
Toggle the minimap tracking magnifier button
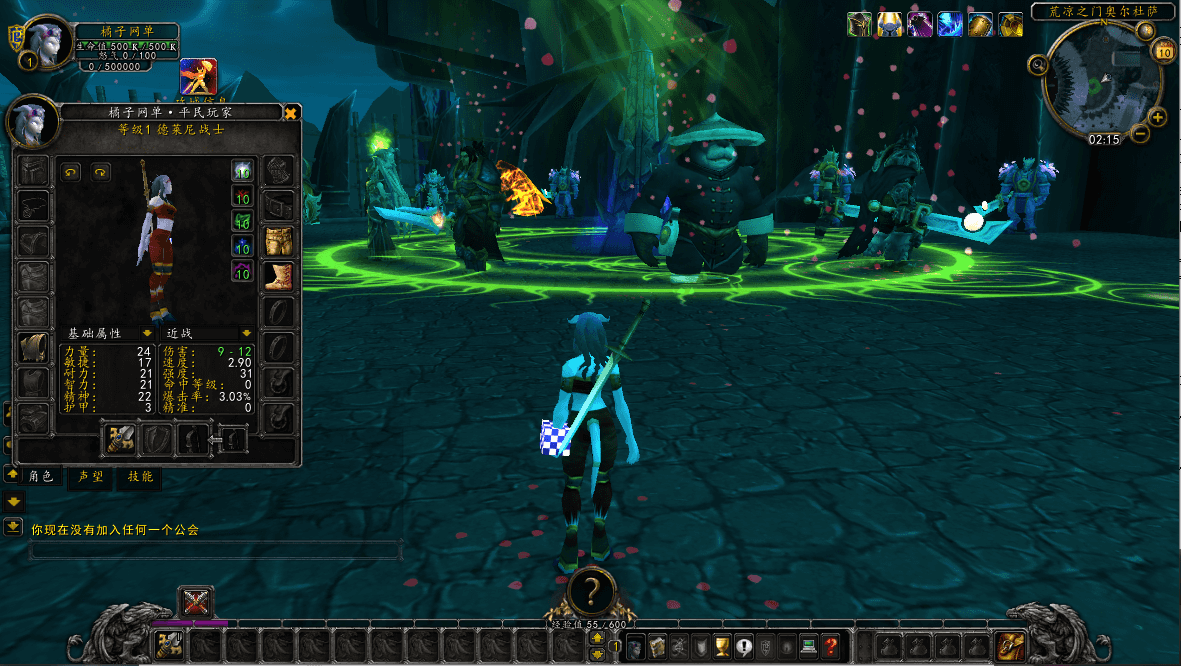tap(1038, 66)
